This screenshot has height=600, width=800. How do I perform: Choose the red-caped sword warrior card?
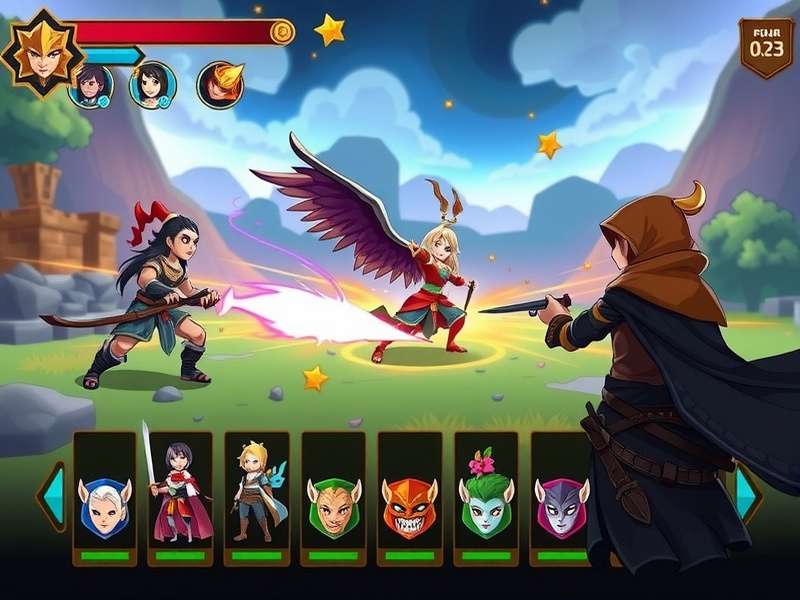181,498
